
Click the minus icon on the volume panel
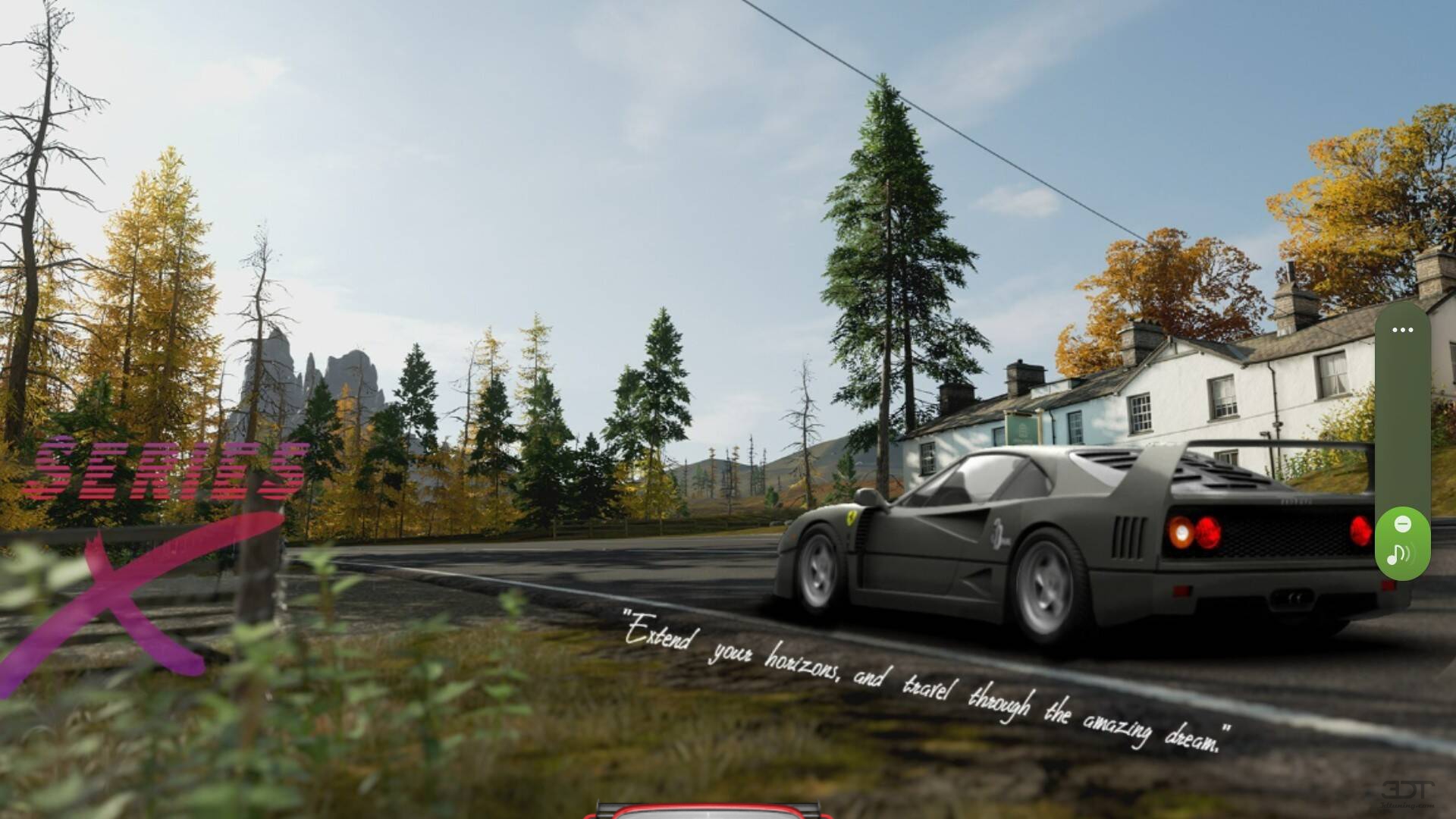click(1403, 524)
